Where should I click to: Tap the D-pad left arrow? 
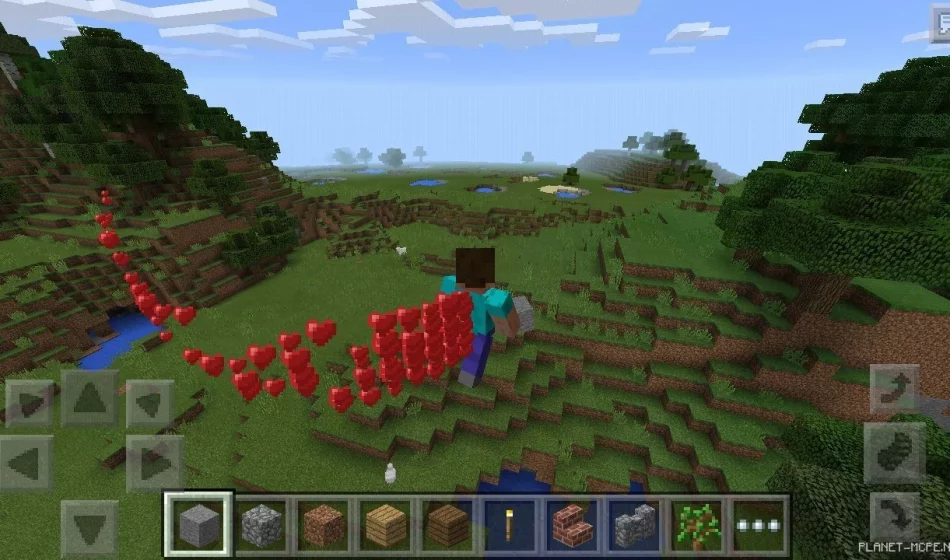pos(27,464)
